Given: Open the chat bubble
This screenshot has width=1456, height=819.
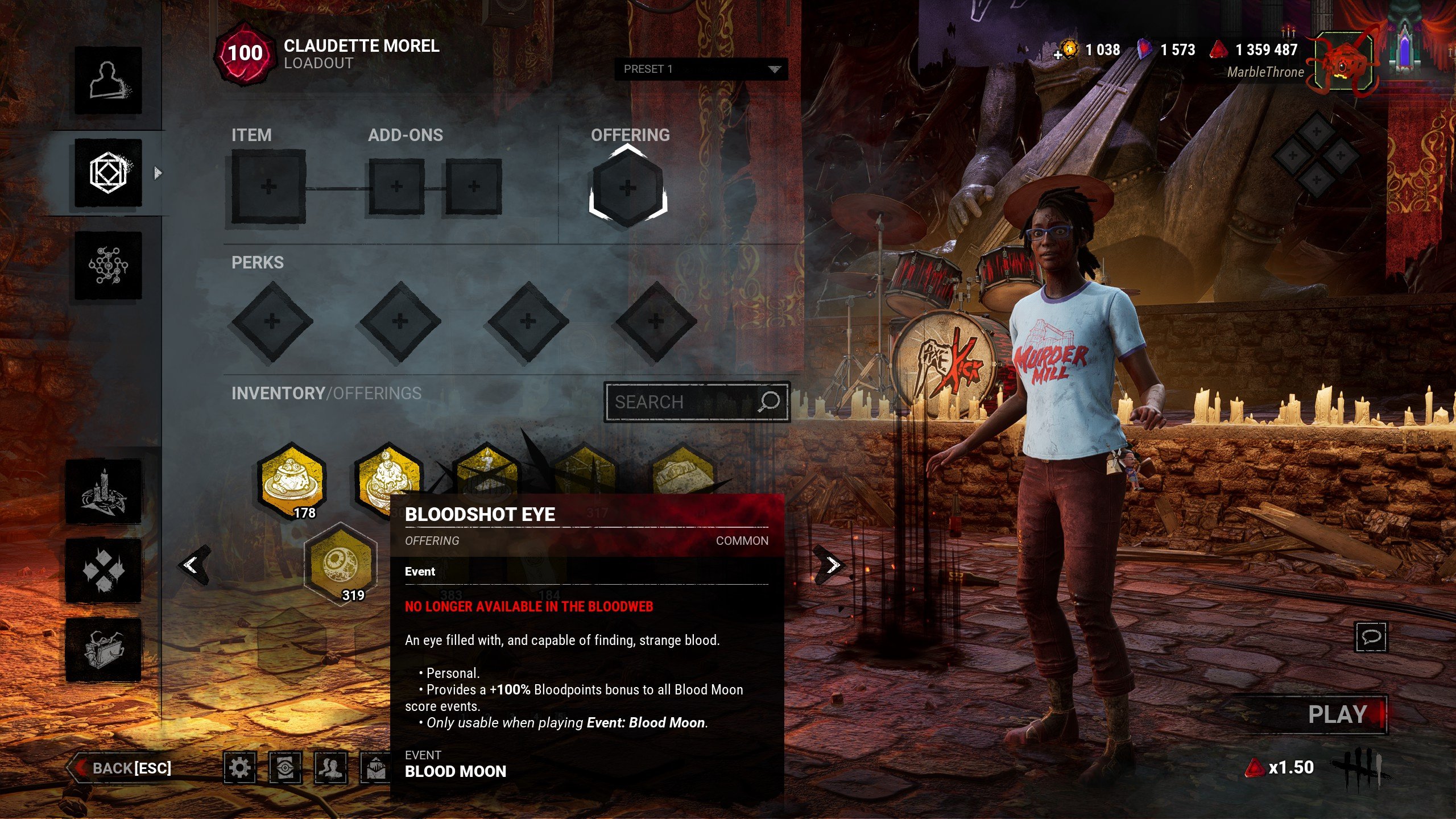Looking at the screenshot, I should pos(1371,636).
